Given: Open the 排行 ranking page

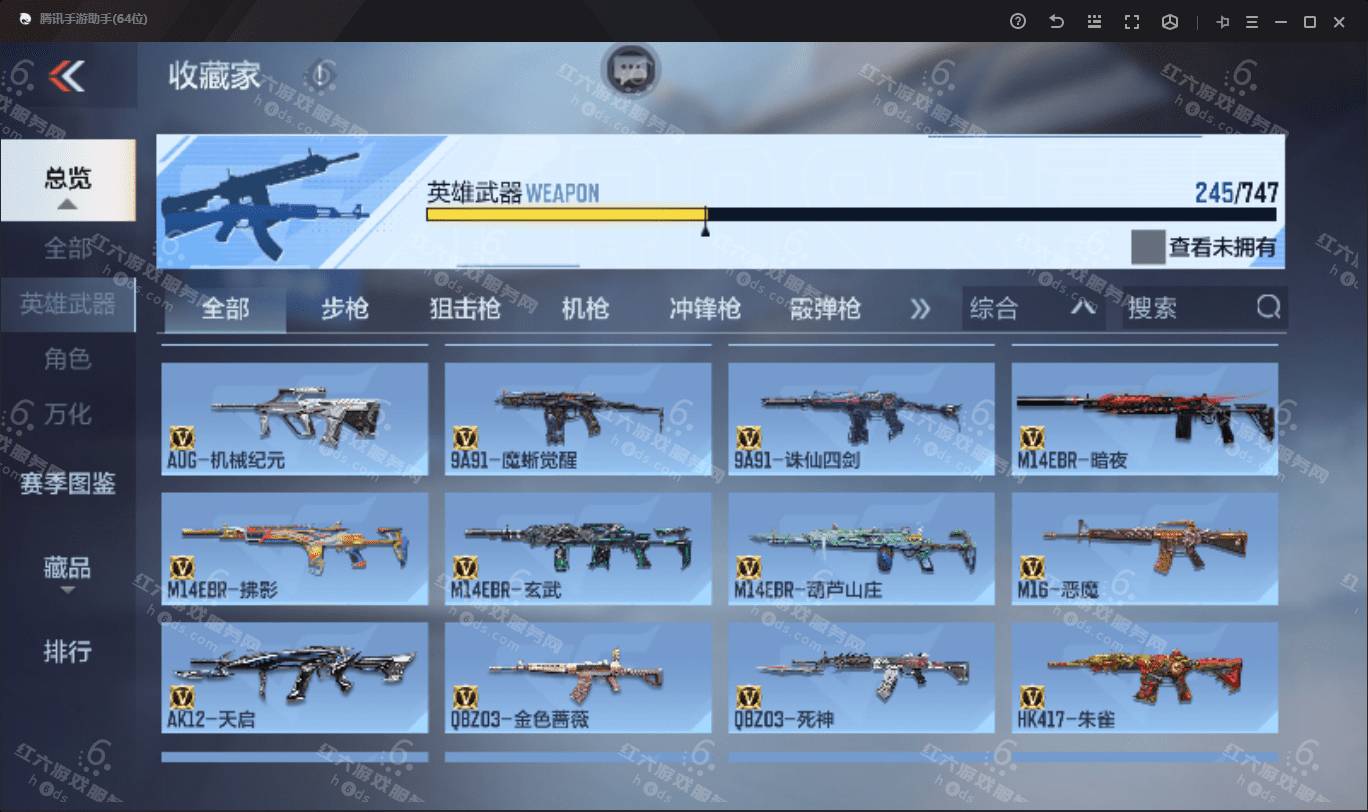Looking at the screenshot, I should (68, 652).
